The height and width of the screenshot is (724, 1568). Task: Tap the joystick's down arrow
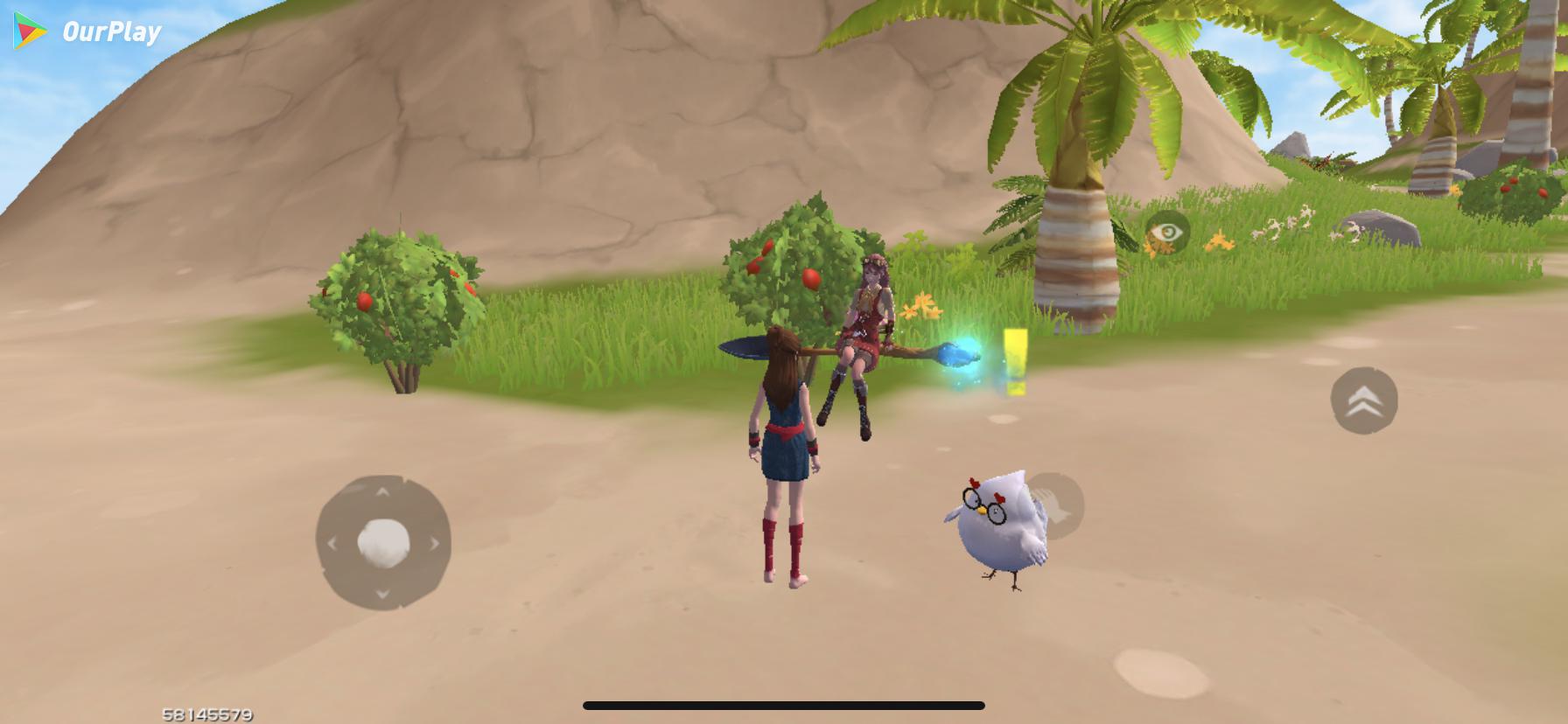(383, 594)
